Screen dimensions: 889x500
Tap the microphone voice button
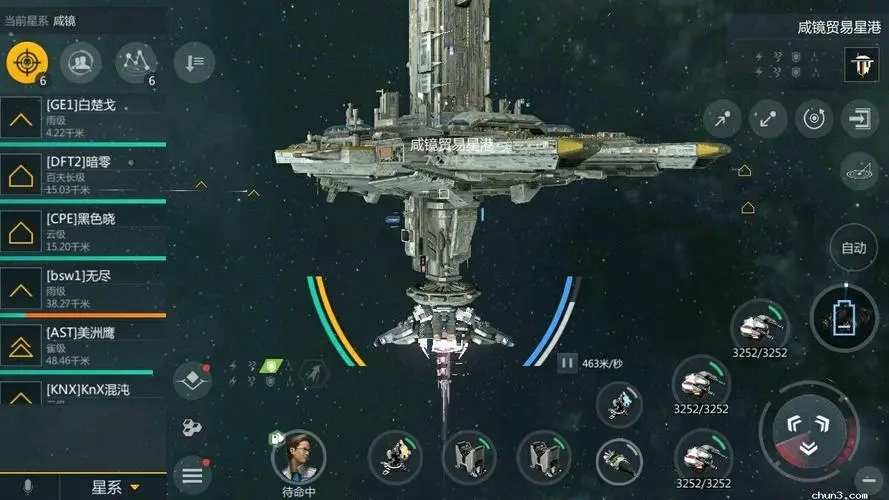pos(28,487)
